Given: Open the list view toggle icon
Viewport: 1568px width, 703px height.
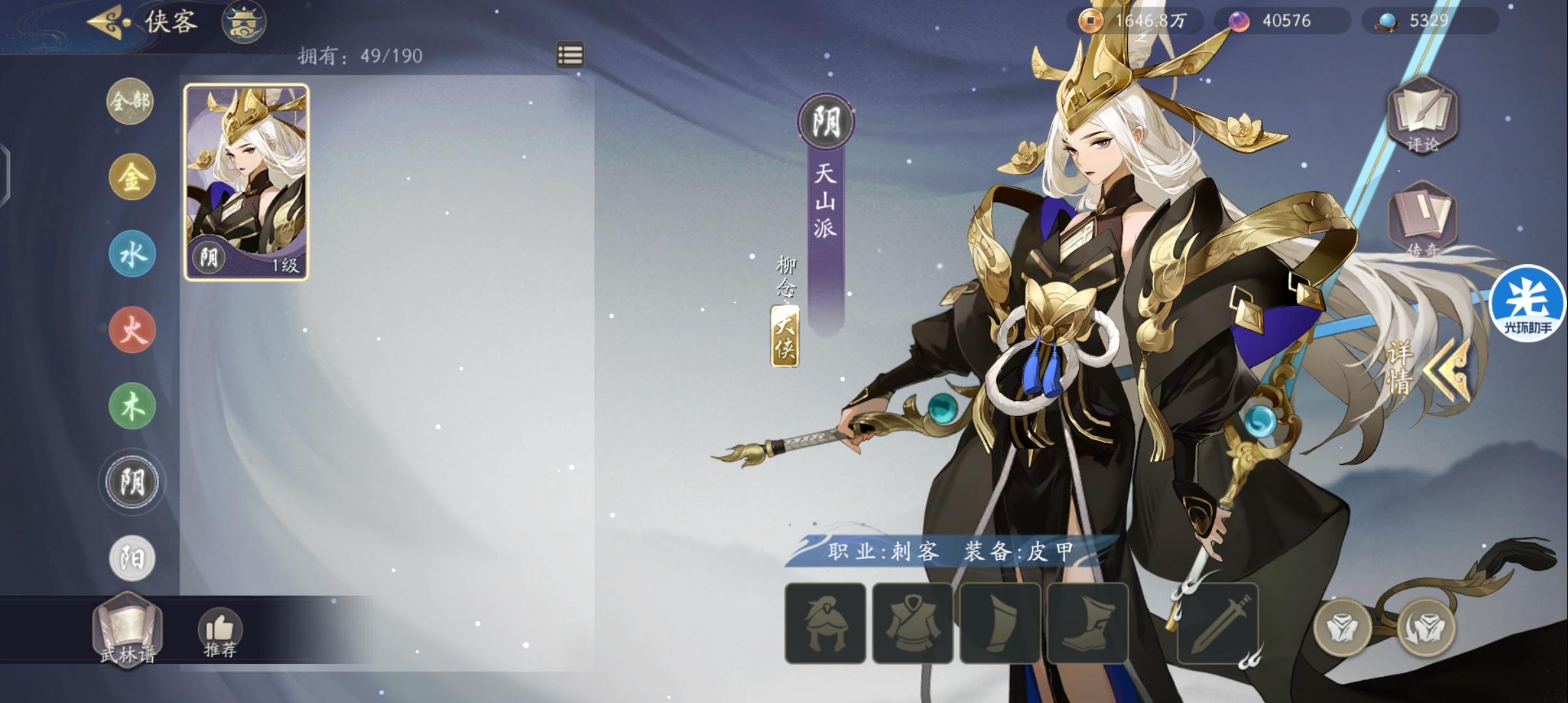Looking at the screenshot, I should point(570,55).
